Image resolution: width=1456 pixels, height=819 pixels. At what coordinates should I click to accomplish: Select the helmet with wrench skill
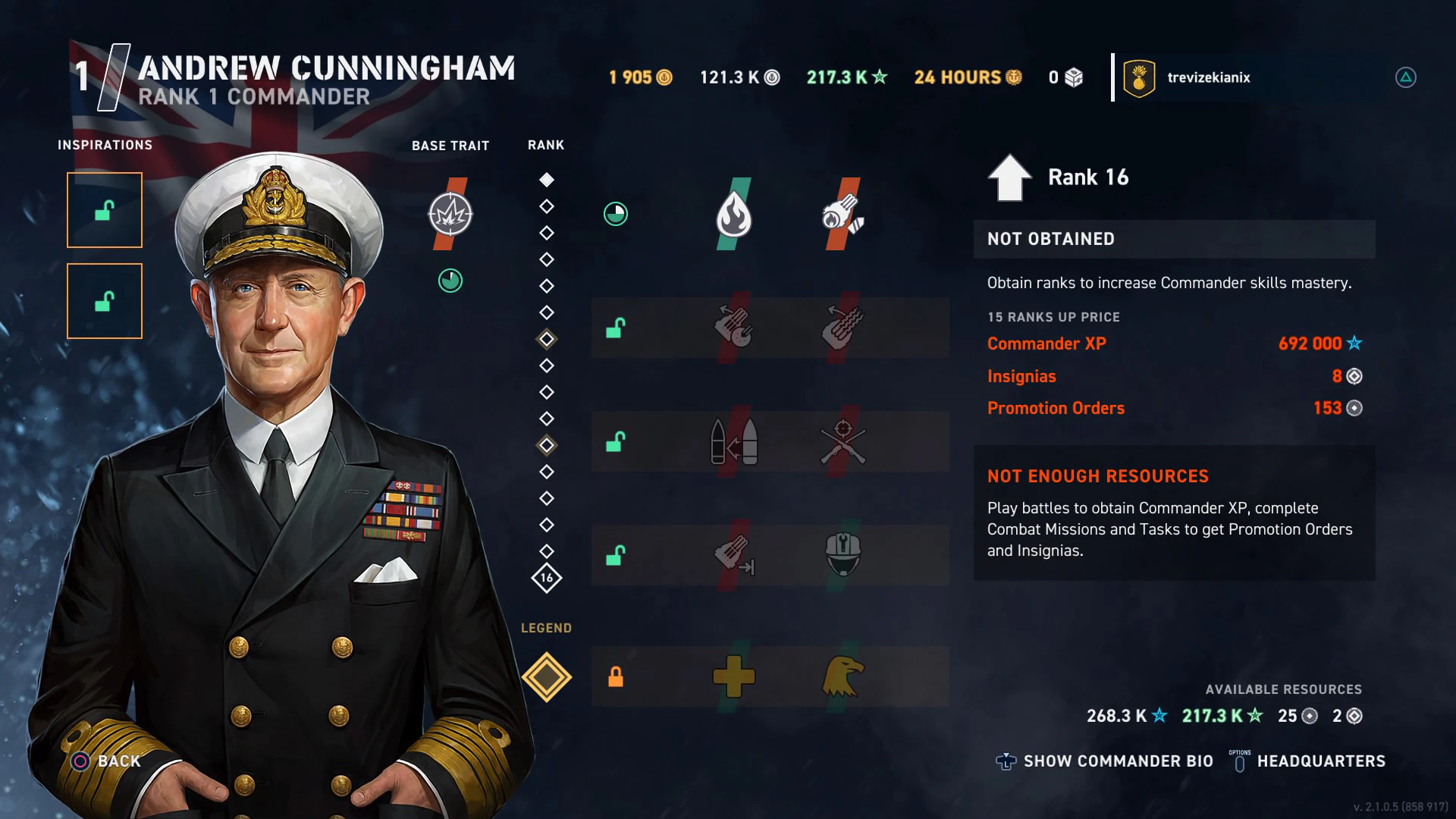[x=843, y=554]
